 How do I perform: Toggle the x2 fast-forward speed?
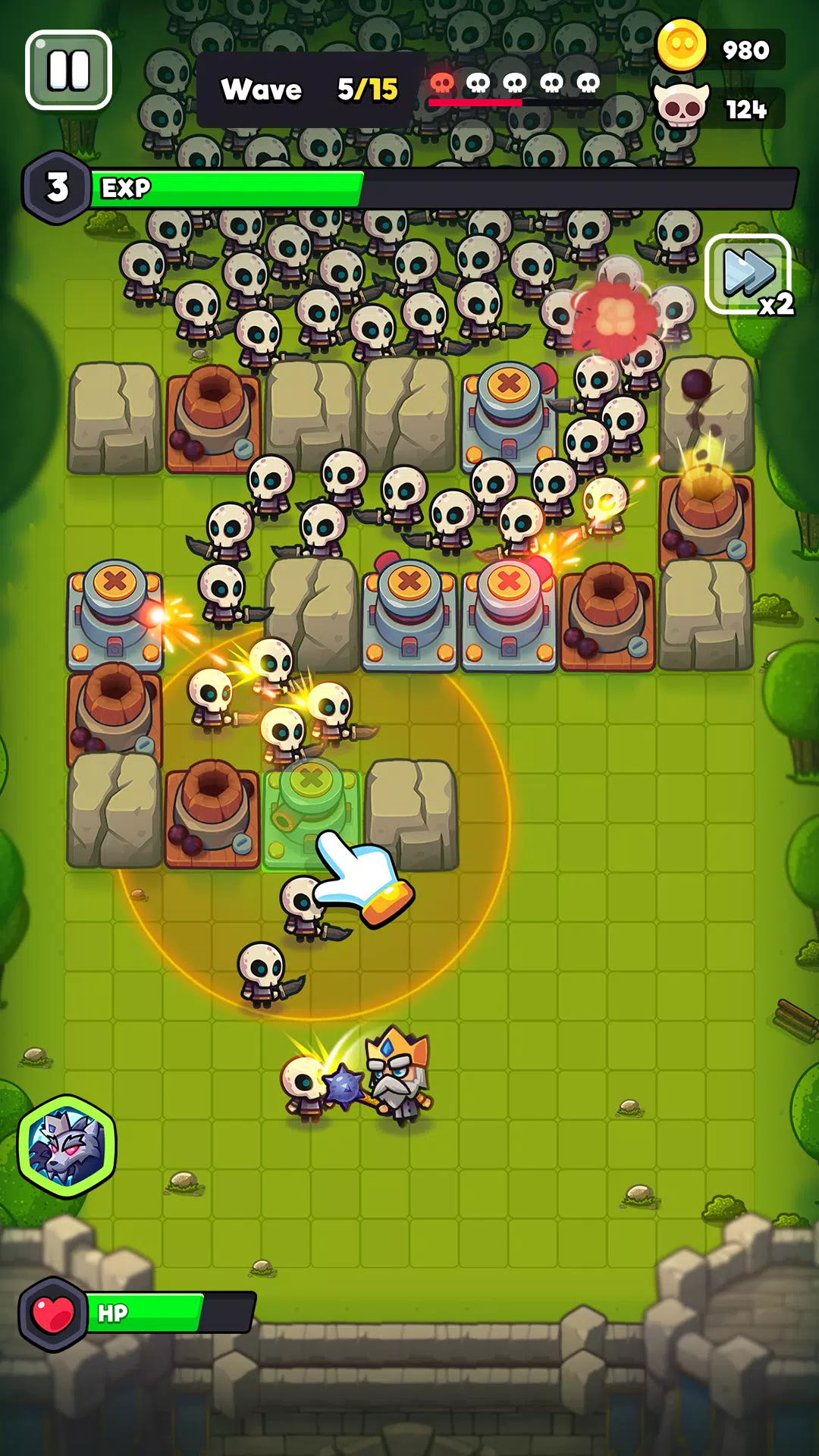coord(748,275)
